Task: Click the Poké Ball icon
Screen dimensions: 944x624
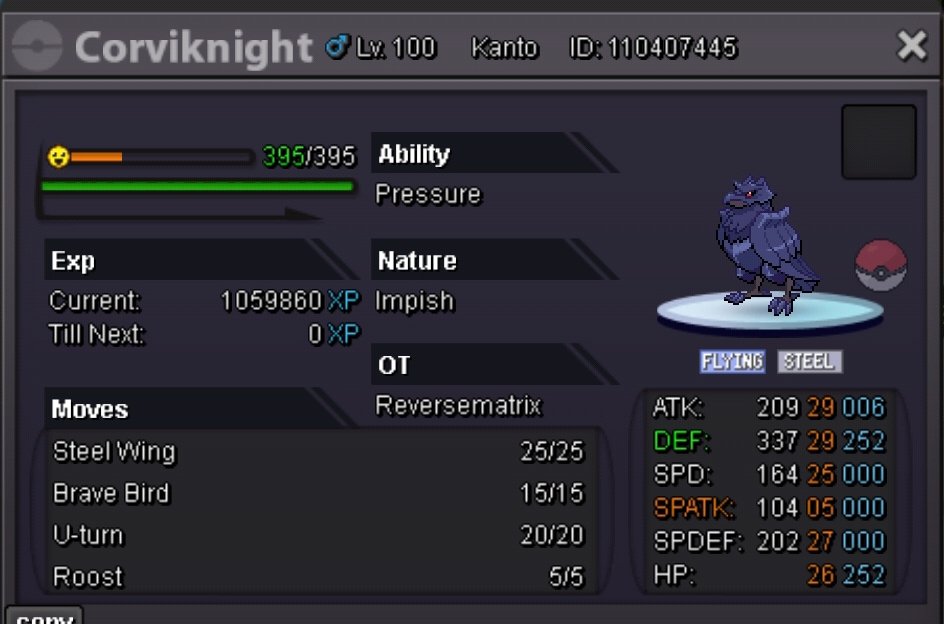Action: click(880, 266)
